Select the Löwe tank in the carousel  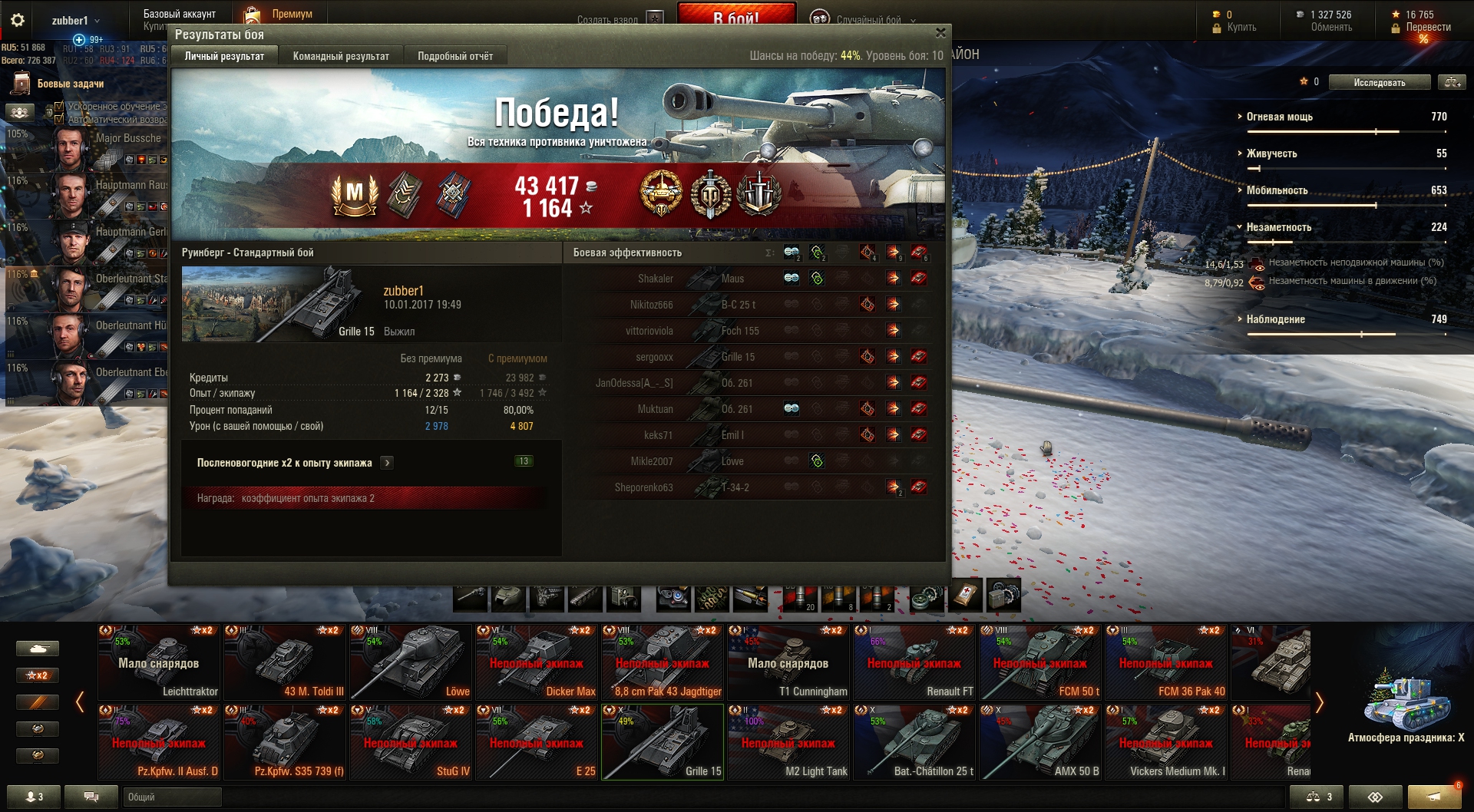(x=411, y=662)
